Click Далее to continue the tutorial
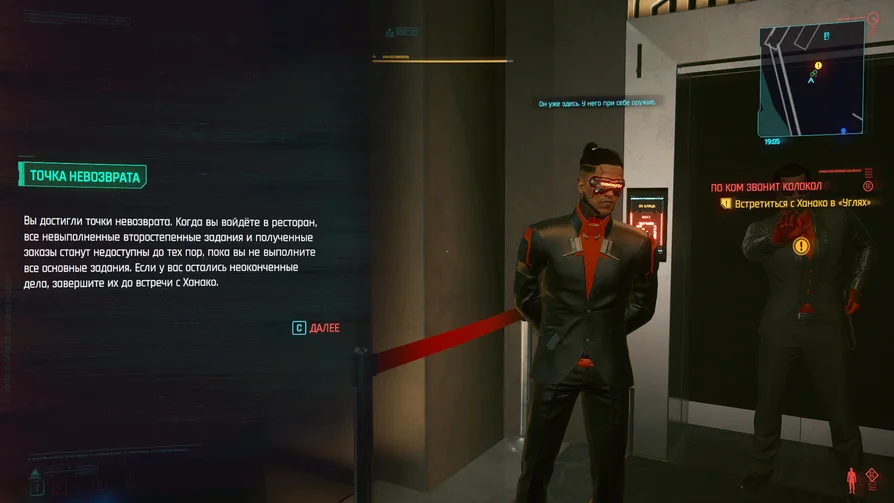894x503 pixels. click(316, 327)
